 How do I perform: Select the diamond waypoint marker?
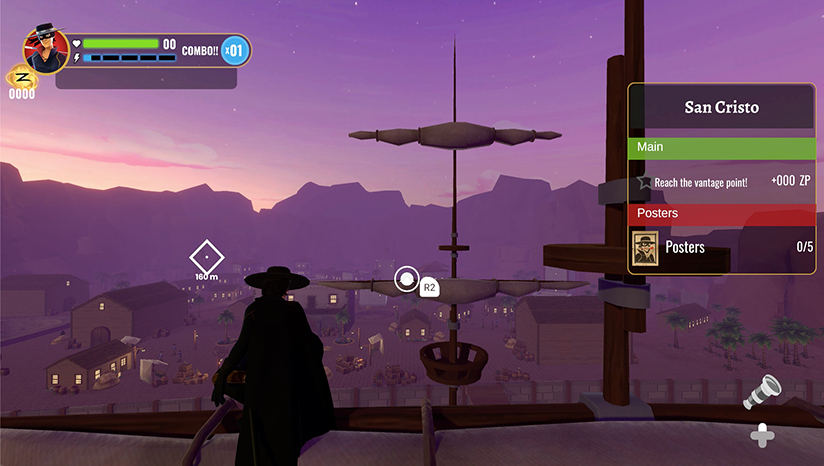206,257
